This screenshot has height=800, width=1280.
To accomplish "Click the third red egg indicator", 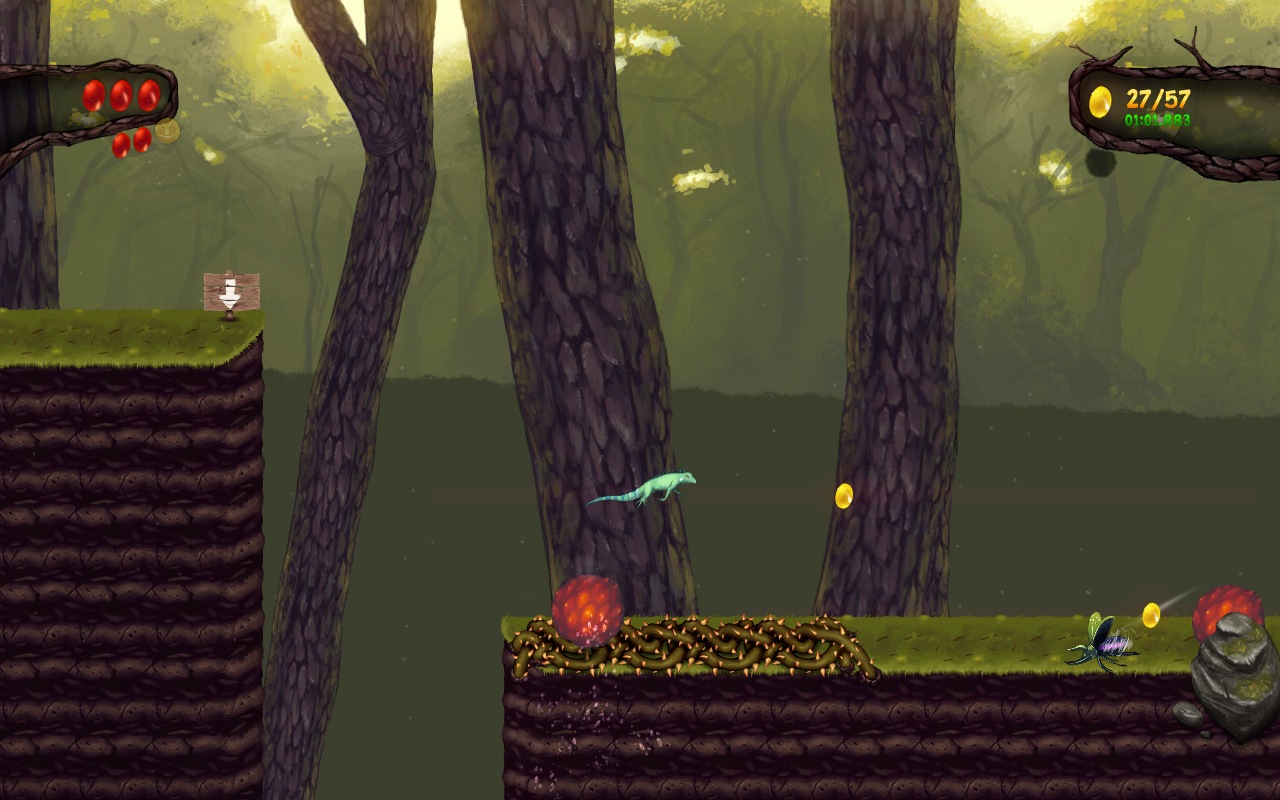I will 148,96.
